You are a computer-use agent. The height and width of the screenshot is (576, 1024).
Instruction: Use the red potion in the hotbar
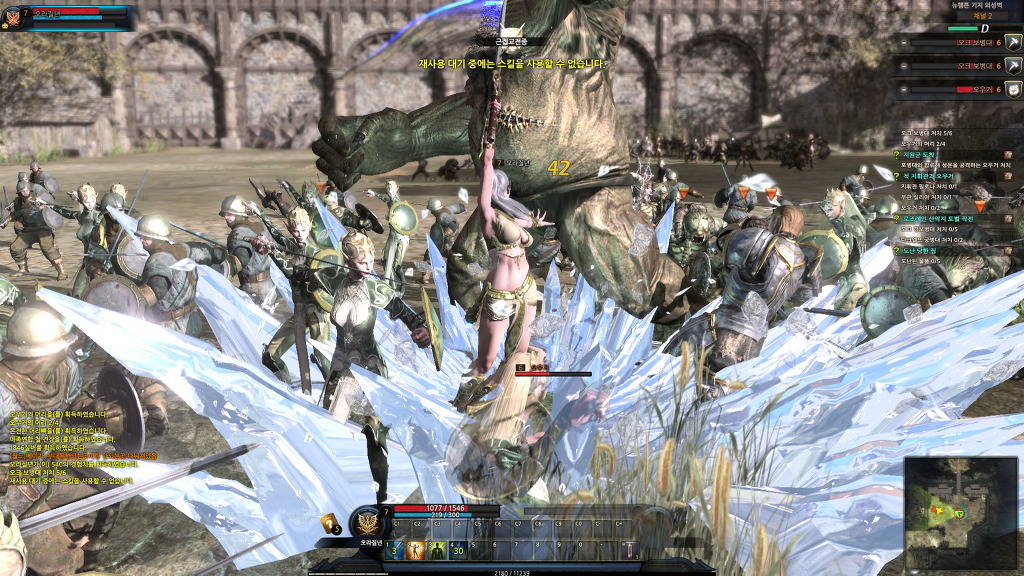click(630, 550)
